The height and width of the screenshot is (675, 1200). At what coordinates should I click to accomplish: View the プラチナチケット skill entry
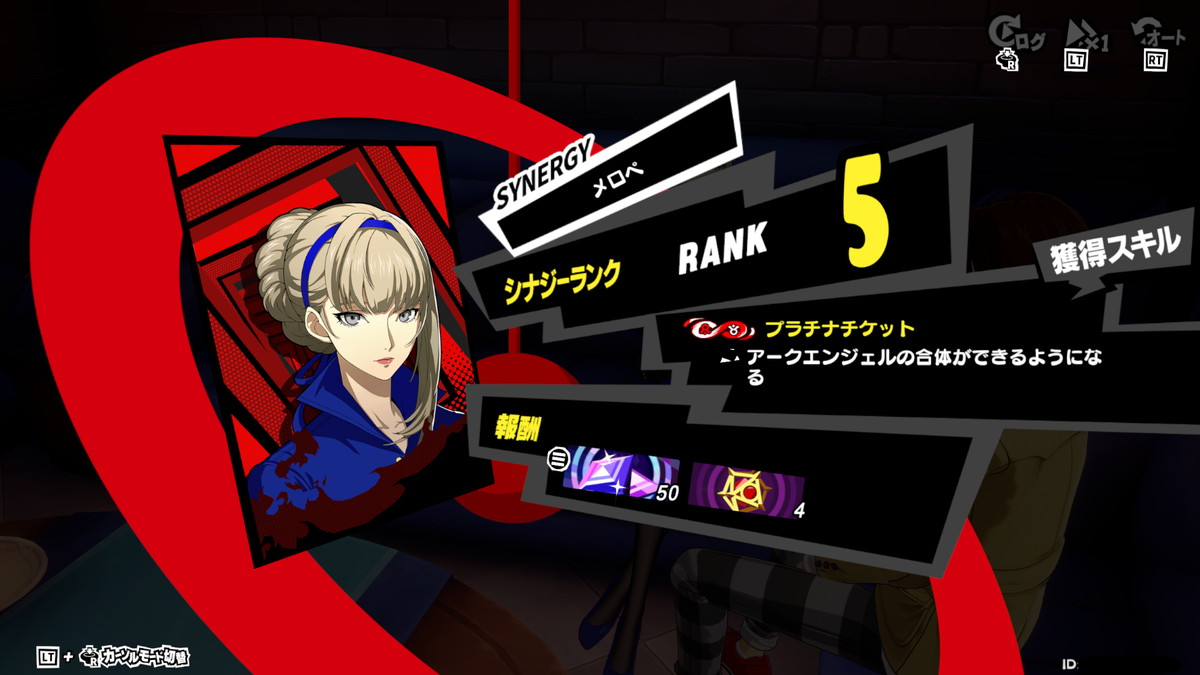838,328
